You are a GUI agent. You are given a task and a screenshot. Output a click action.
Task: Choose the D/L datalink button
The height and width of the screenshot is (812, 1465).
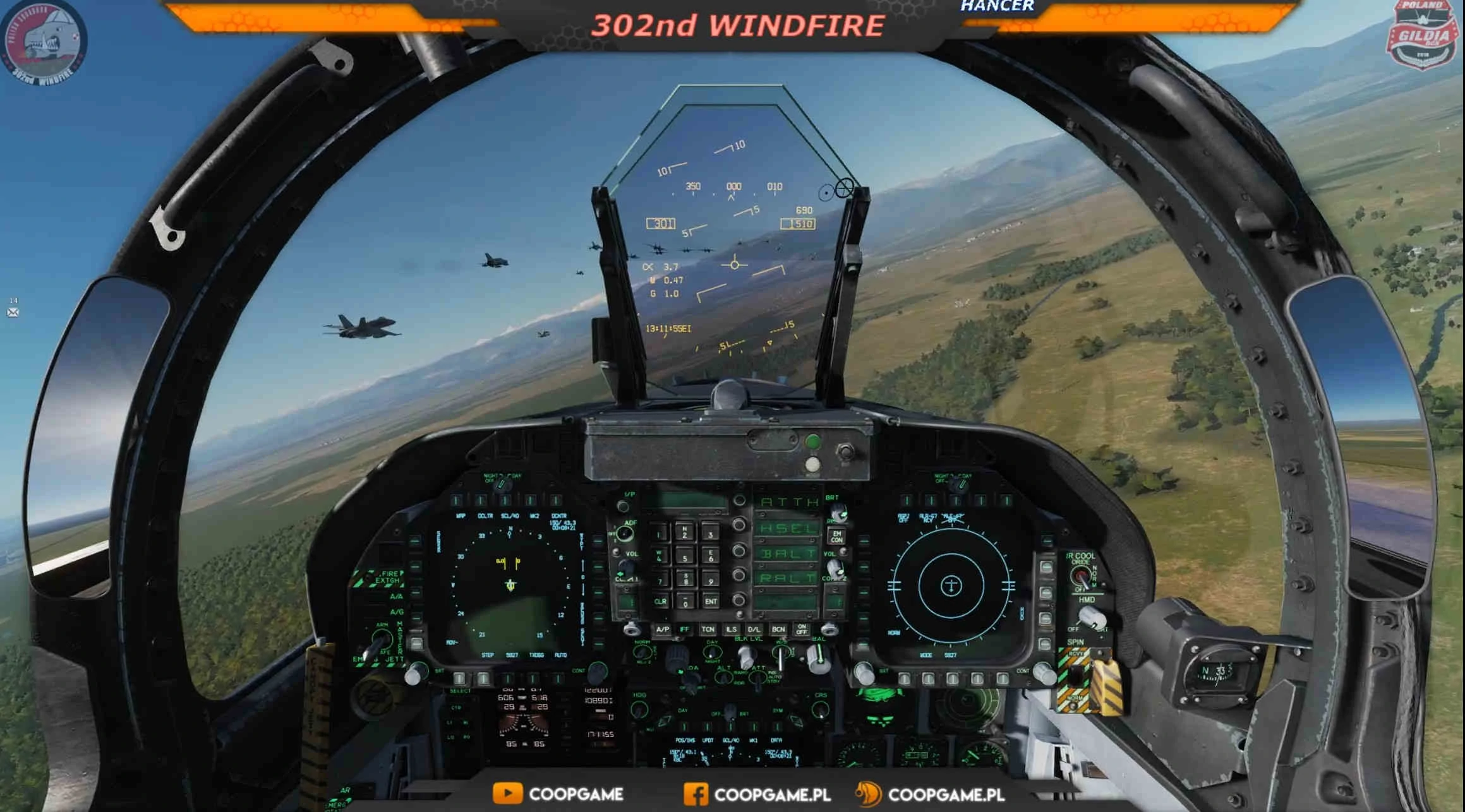(754, 630)
